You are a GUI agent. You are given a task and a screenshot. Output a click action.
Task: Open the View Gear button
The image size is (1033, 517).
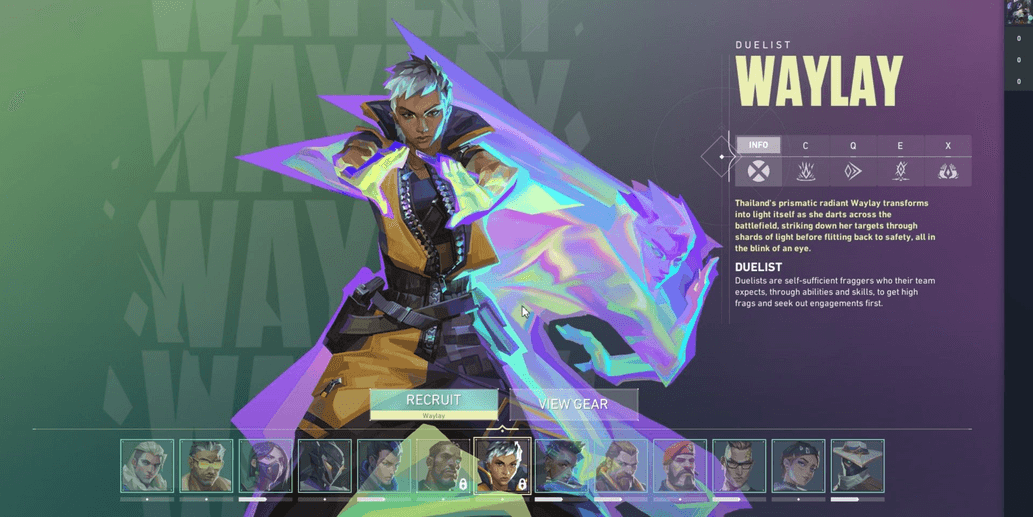click(x=573, y=404)
